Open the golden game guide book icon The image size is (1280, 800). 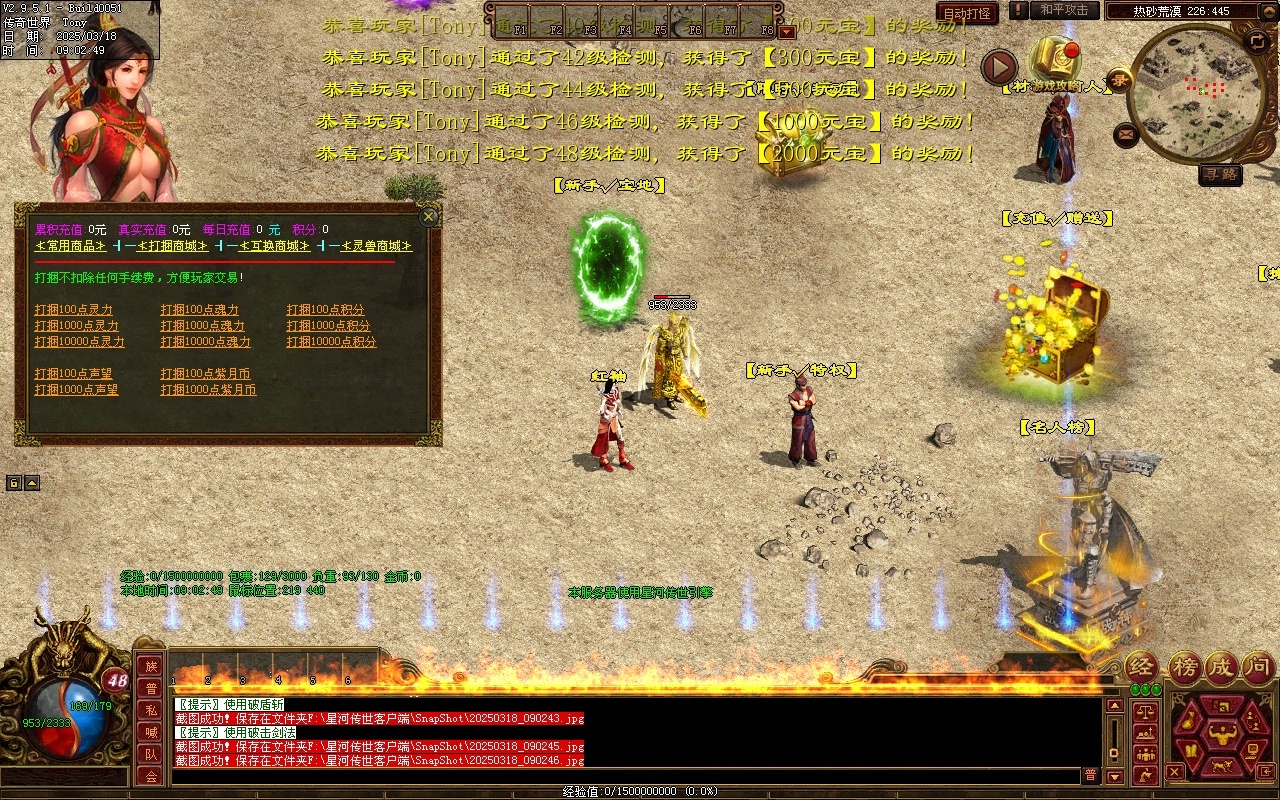pos(1054,57)
